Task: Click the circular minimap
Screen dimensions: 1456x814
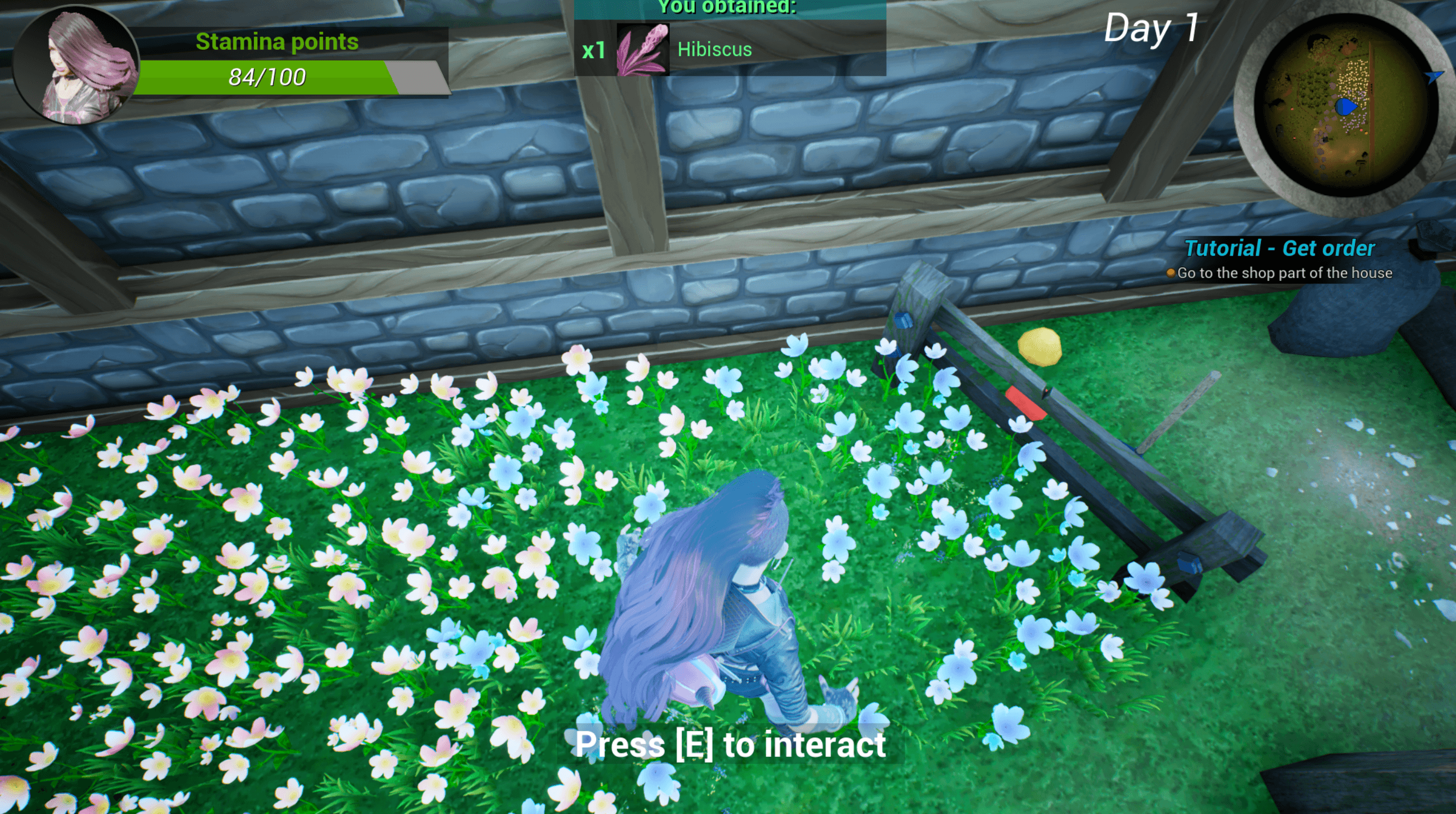Action: click(x=1345, y=105)
